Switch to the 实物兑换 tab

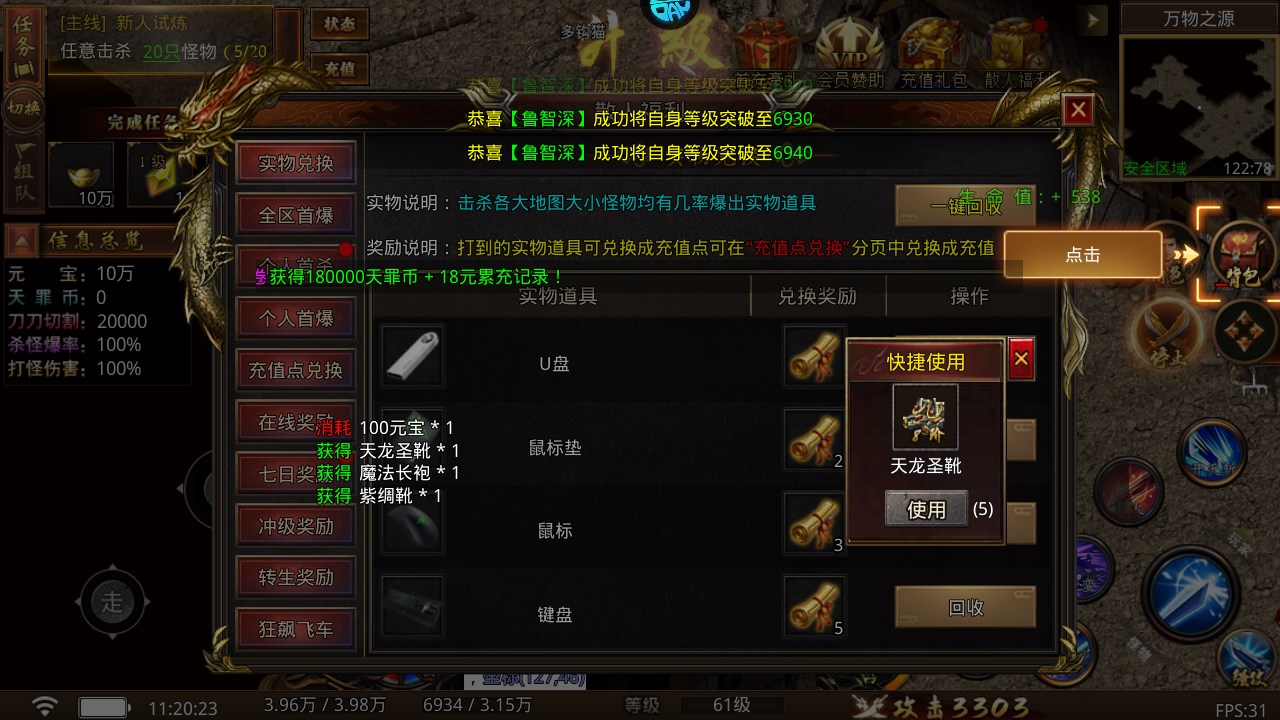(x=295, y=161)
